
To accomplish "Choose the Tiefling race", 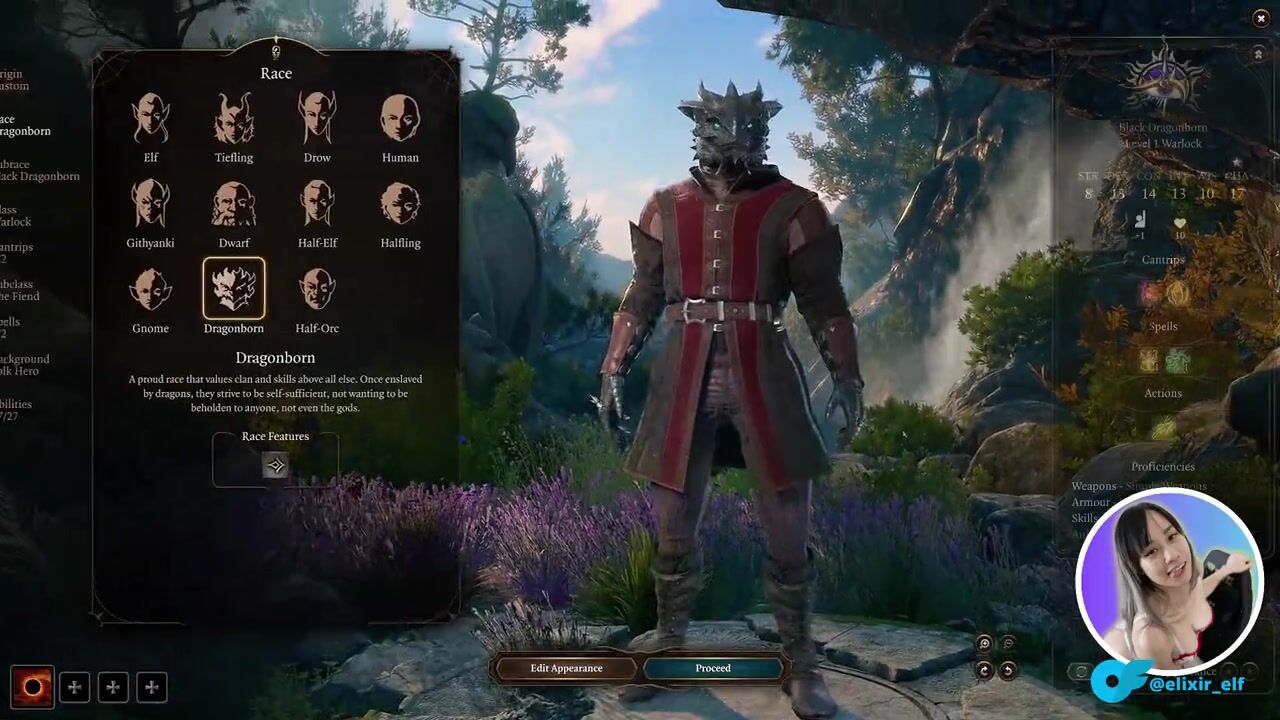I will click(234, 119).
